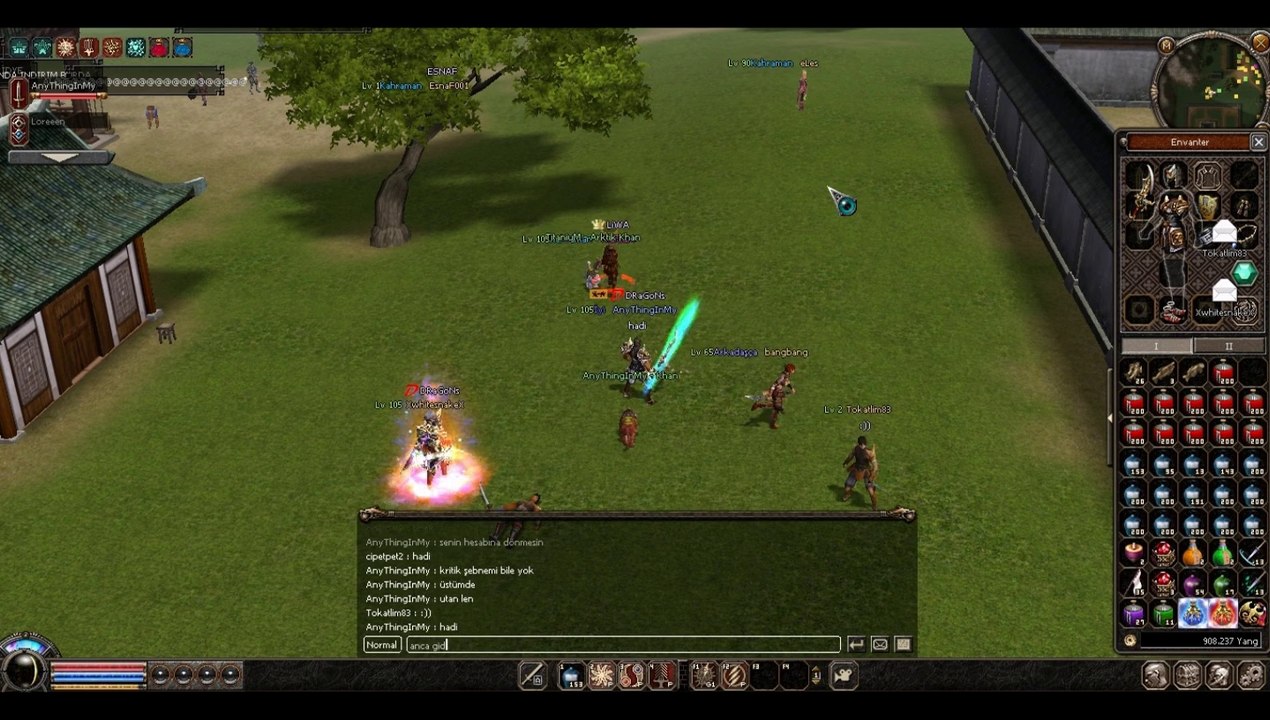
Task: Select party member Loreeen
Action: (x=50, y=123)
